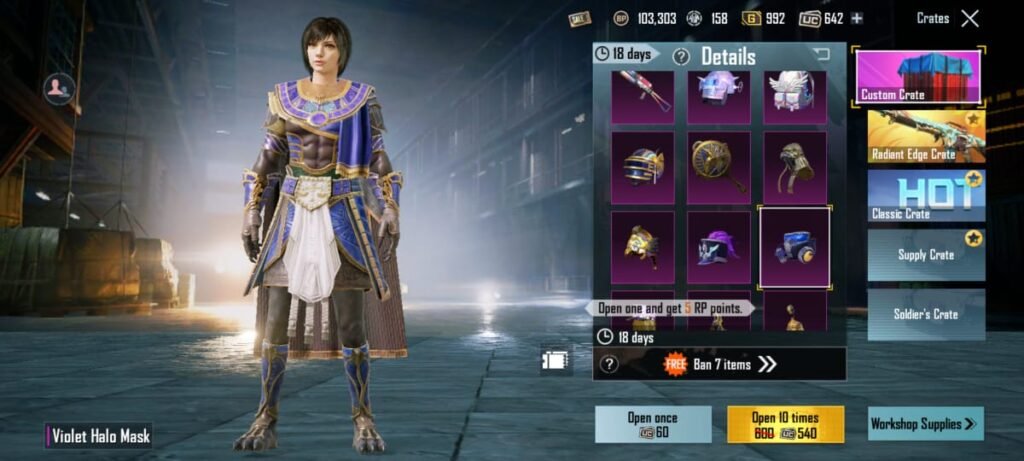Viewport: 1024px width, 461px height.
Task: Open the Classic Crate tab
Action: pyautogui.click(x=926, y=195)
